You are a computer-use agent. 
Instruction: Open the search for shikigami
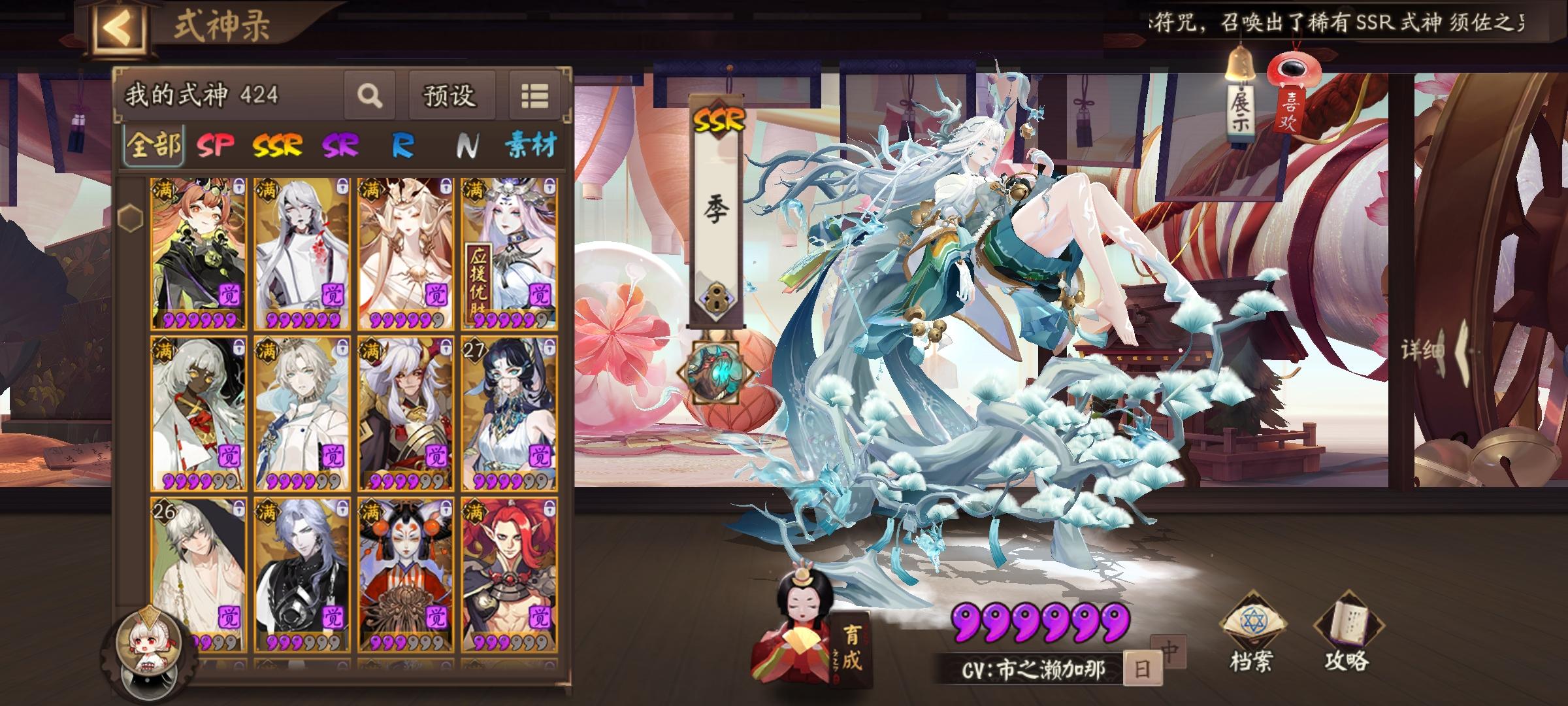point(370,97)
